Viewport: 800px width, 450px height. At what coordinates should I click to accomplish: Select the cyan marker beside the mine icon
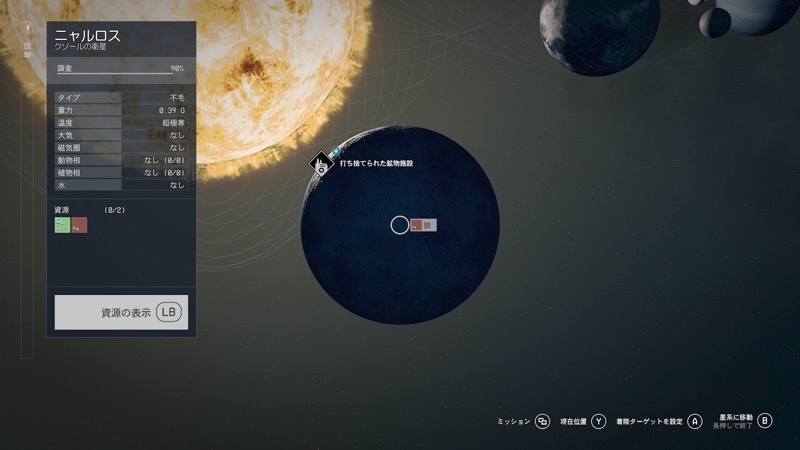pos(335,152)
